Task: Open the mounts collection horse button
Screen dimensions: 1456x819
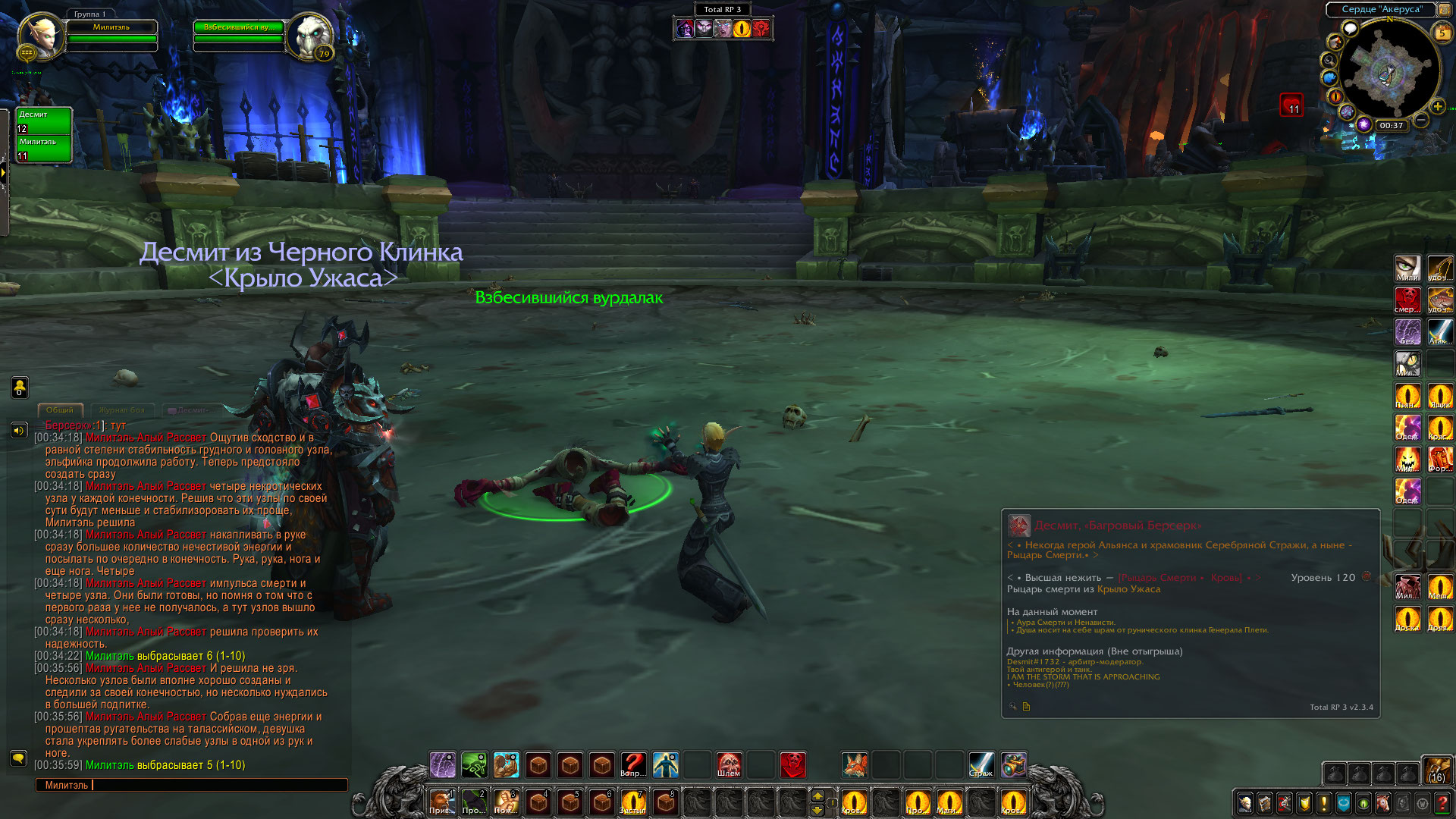Action: point(1383,802)
